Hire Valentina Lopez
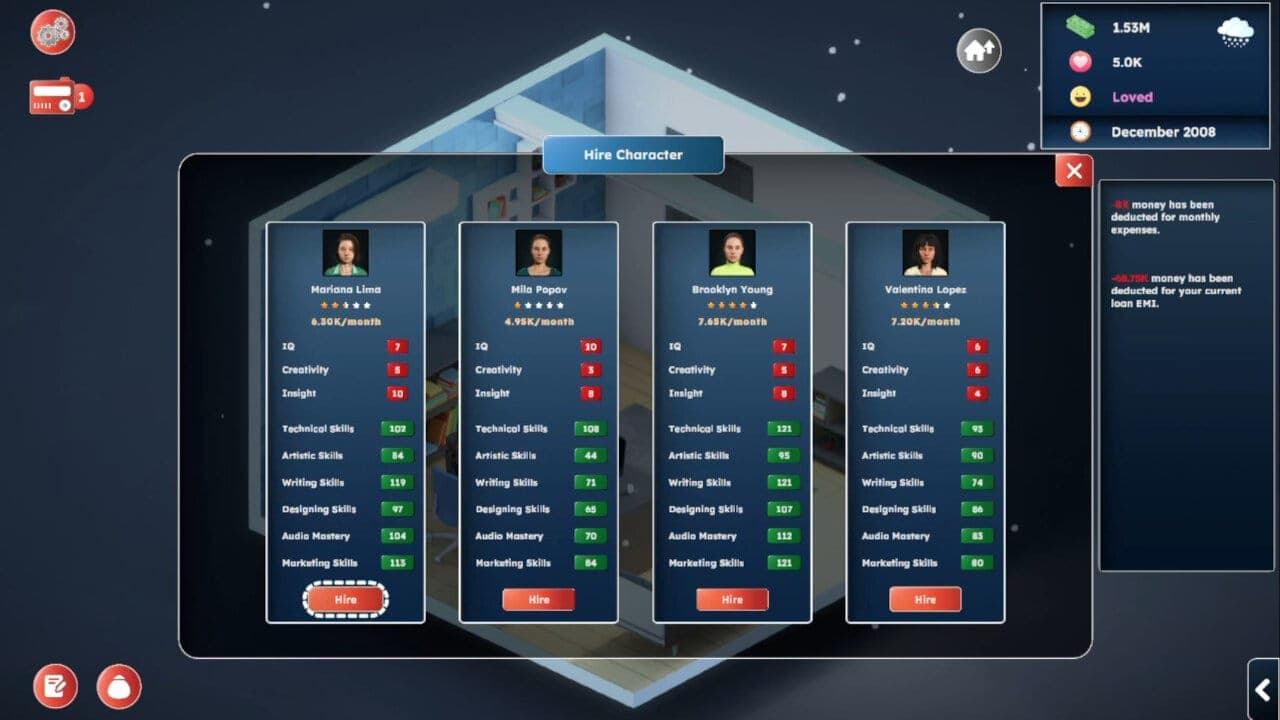 coord(924,599)
